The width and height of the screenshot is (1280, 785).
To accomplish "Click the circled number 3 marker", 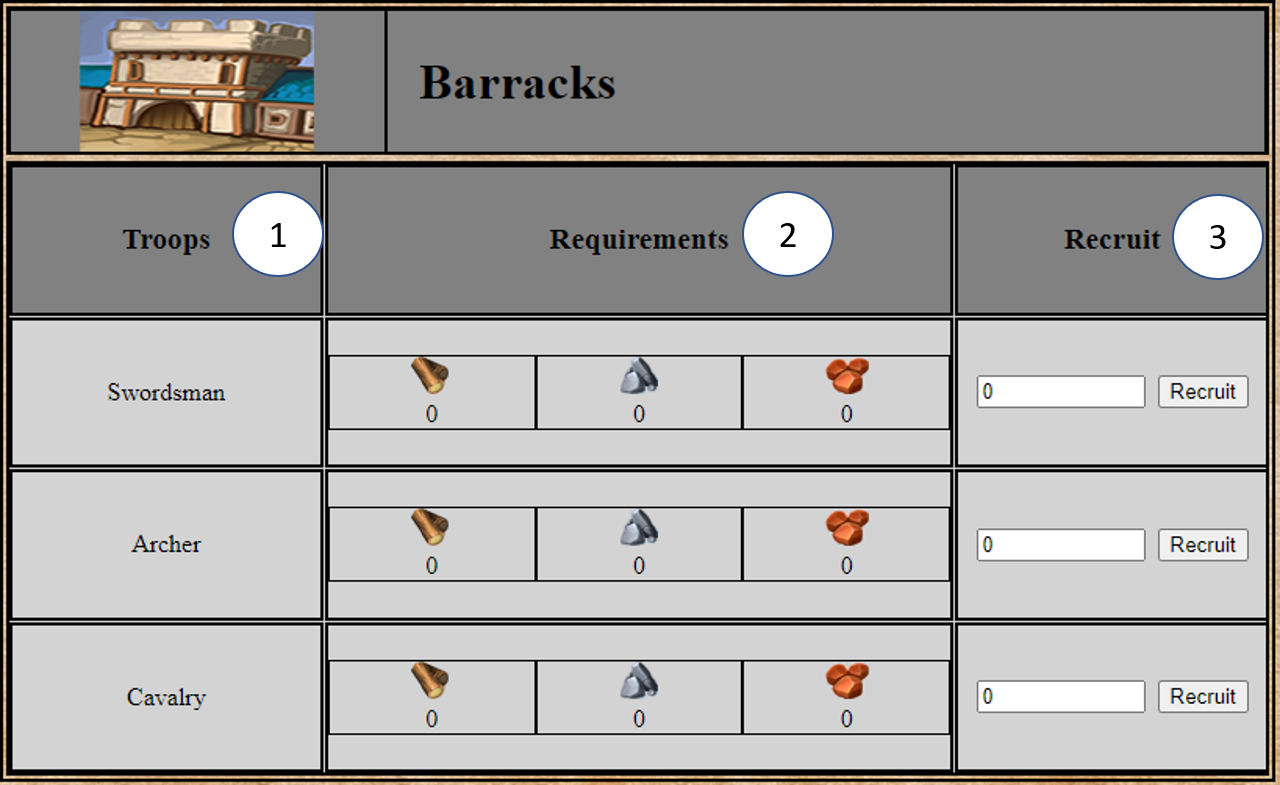I will coord(1217,235).
